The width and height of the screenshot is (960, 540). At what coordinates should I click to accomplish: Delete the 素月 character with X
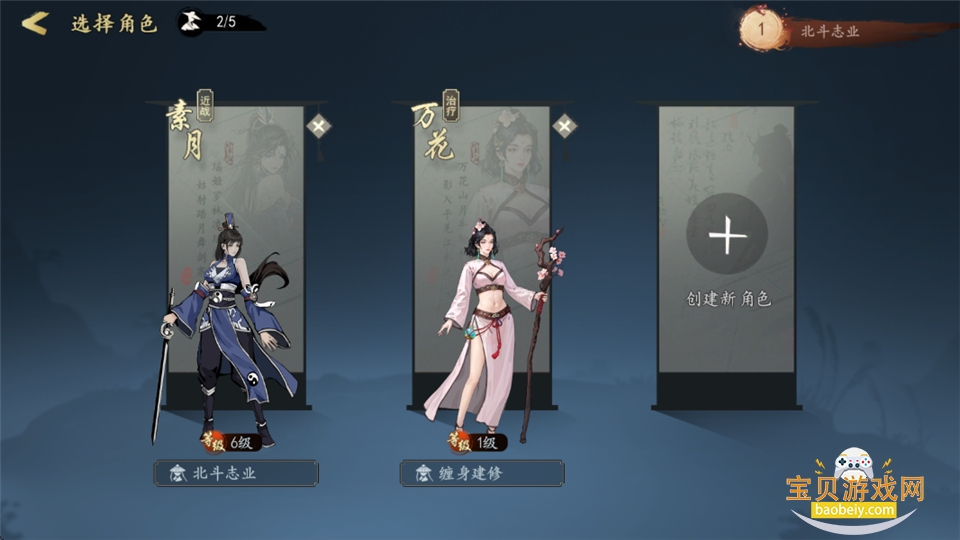(319, 126)
